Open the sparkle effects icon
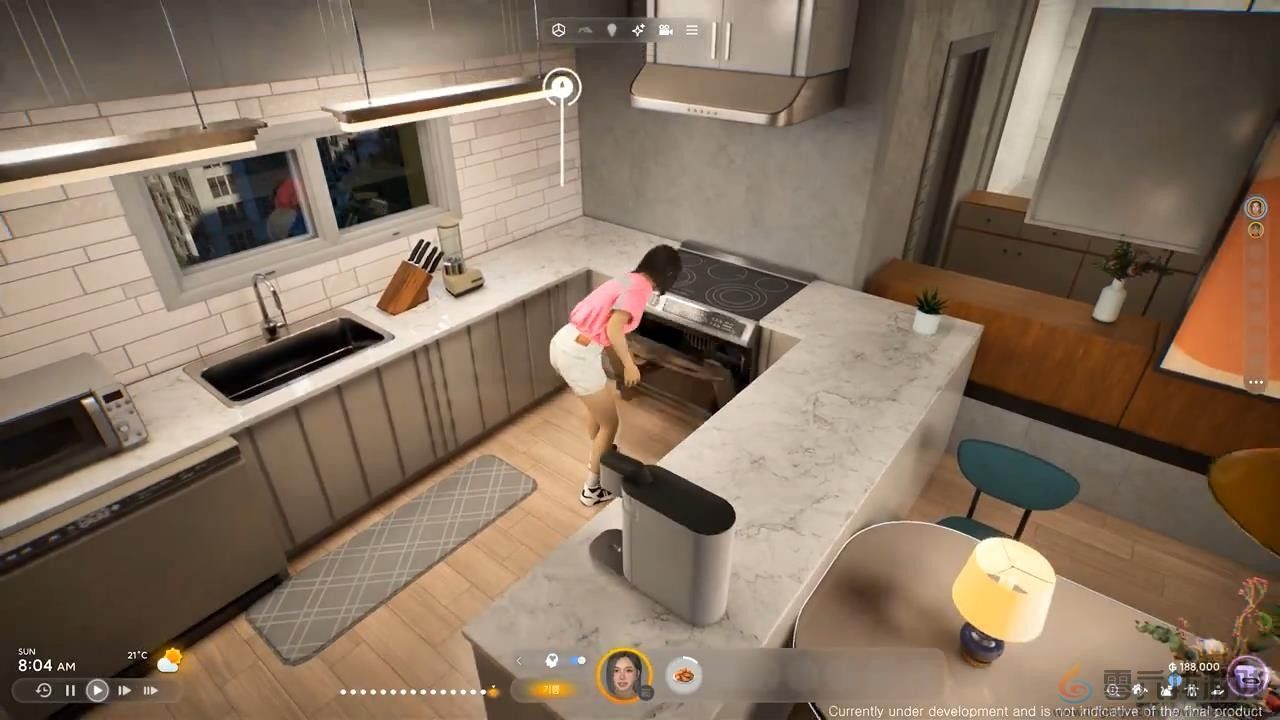Viewport: 1280px width, 720px height. (x=638, y=30)
